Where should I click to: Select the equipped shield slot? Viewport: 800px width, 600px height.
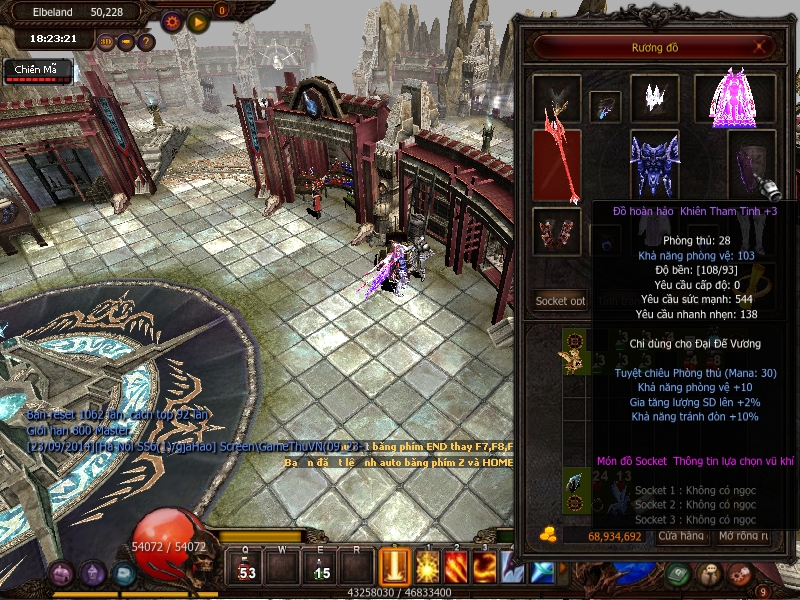(x=752, y=163)
